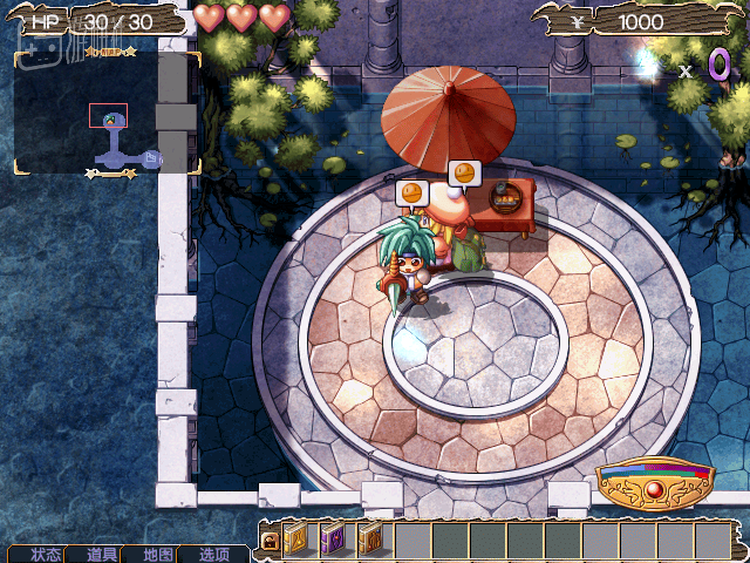Open the 状态 status menu
750x563 pixels.
(47, 554)
